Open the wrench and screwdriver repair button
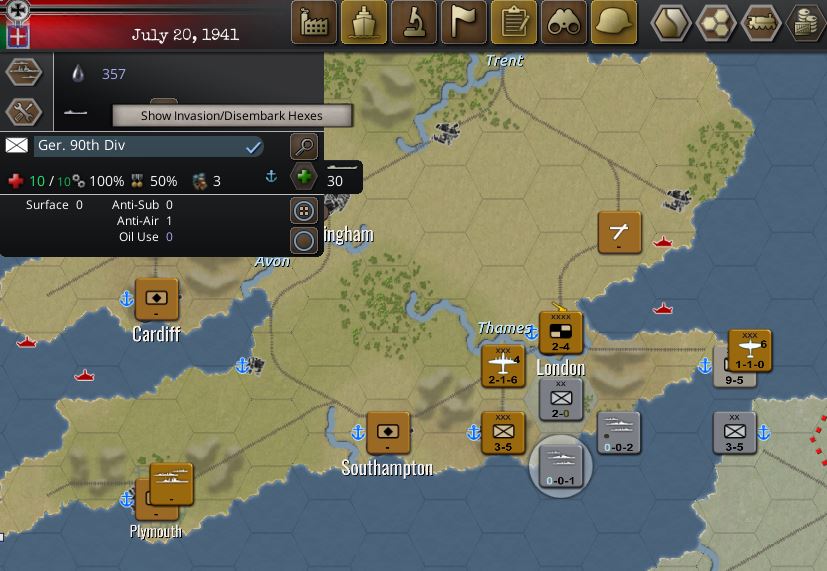Screen dimensions: 827x571 (x=24, y=111)
